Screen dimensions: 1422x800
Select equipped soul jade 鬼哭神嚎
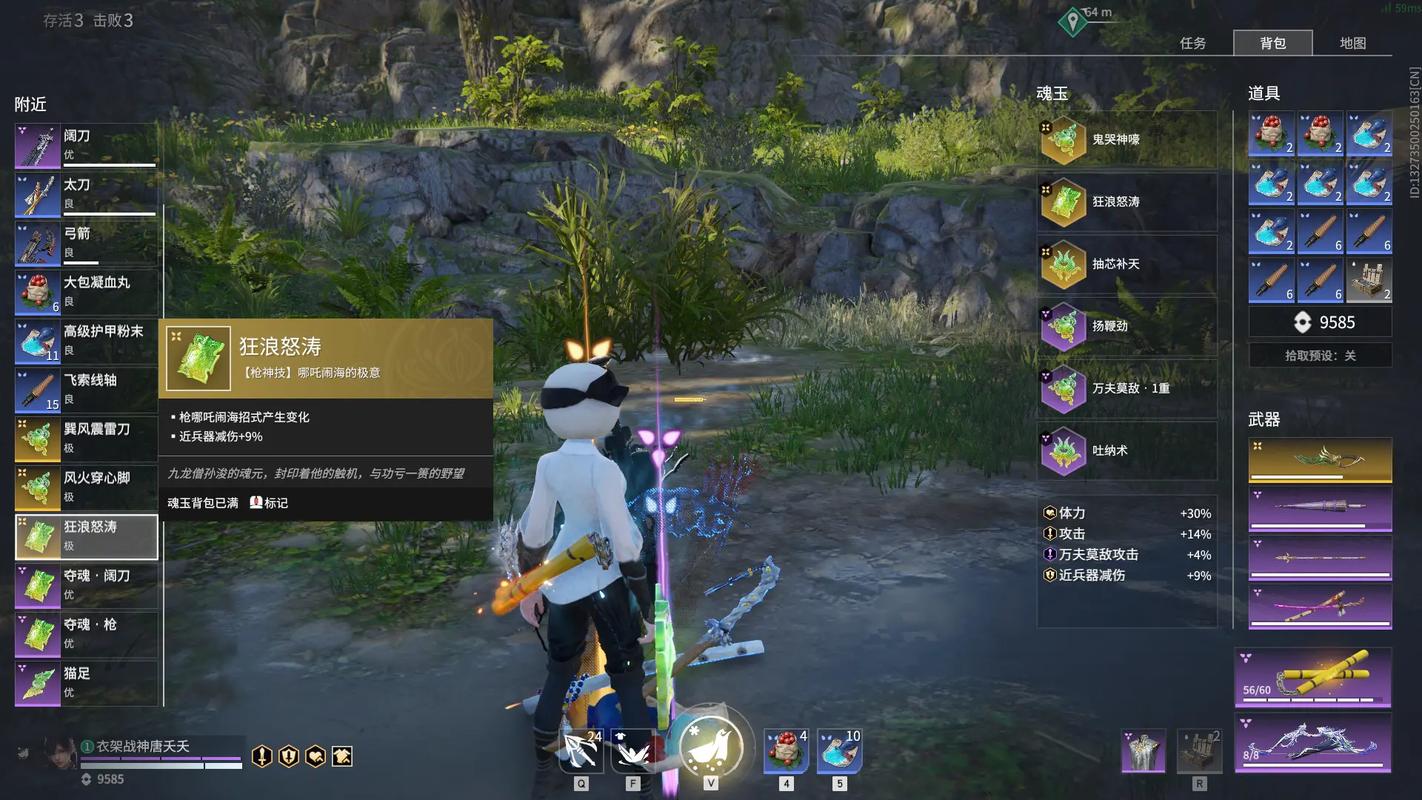point(1127,140)
